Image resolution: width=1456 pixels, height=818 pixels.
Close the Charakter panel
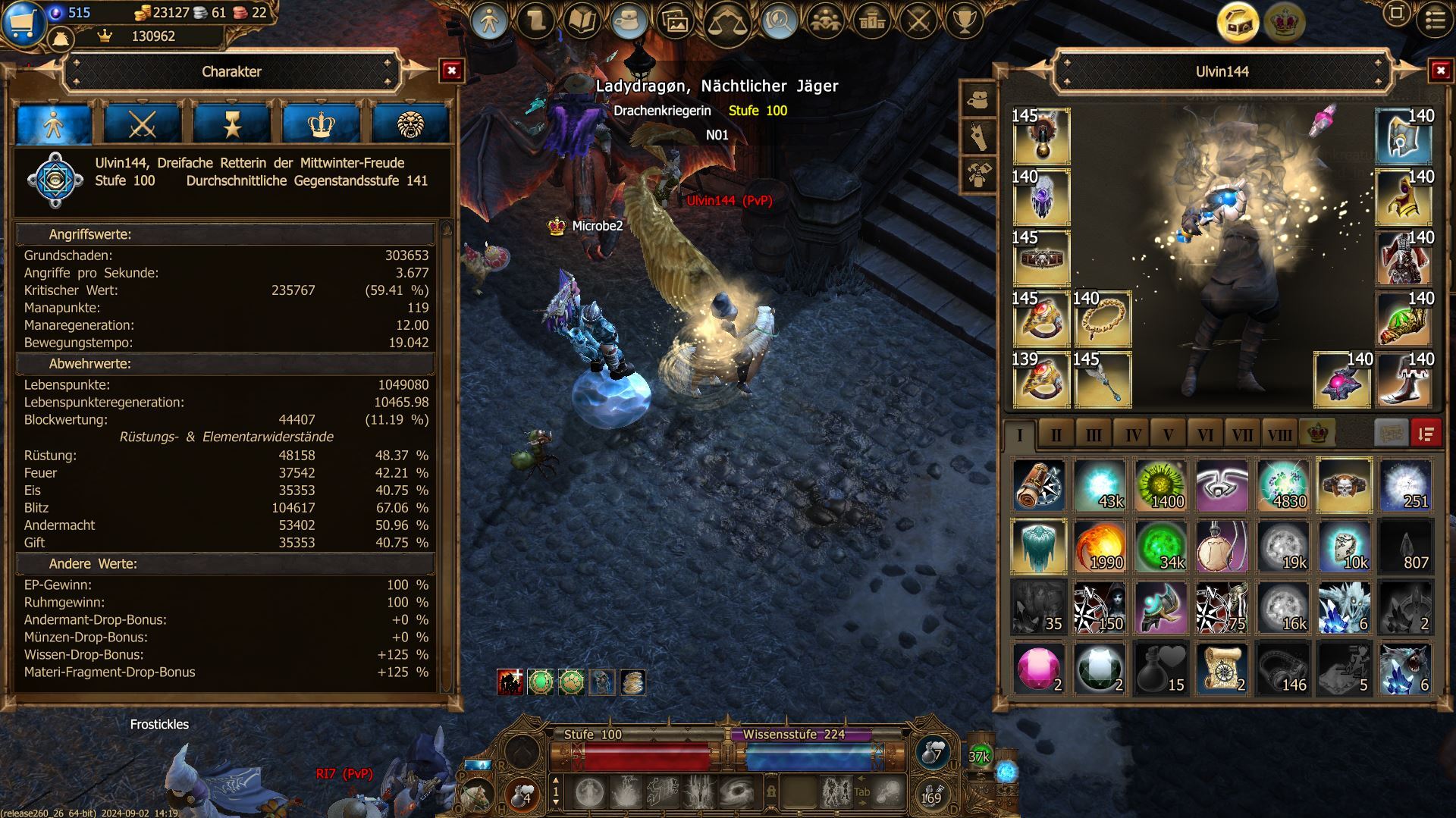(x=451, y=71)
